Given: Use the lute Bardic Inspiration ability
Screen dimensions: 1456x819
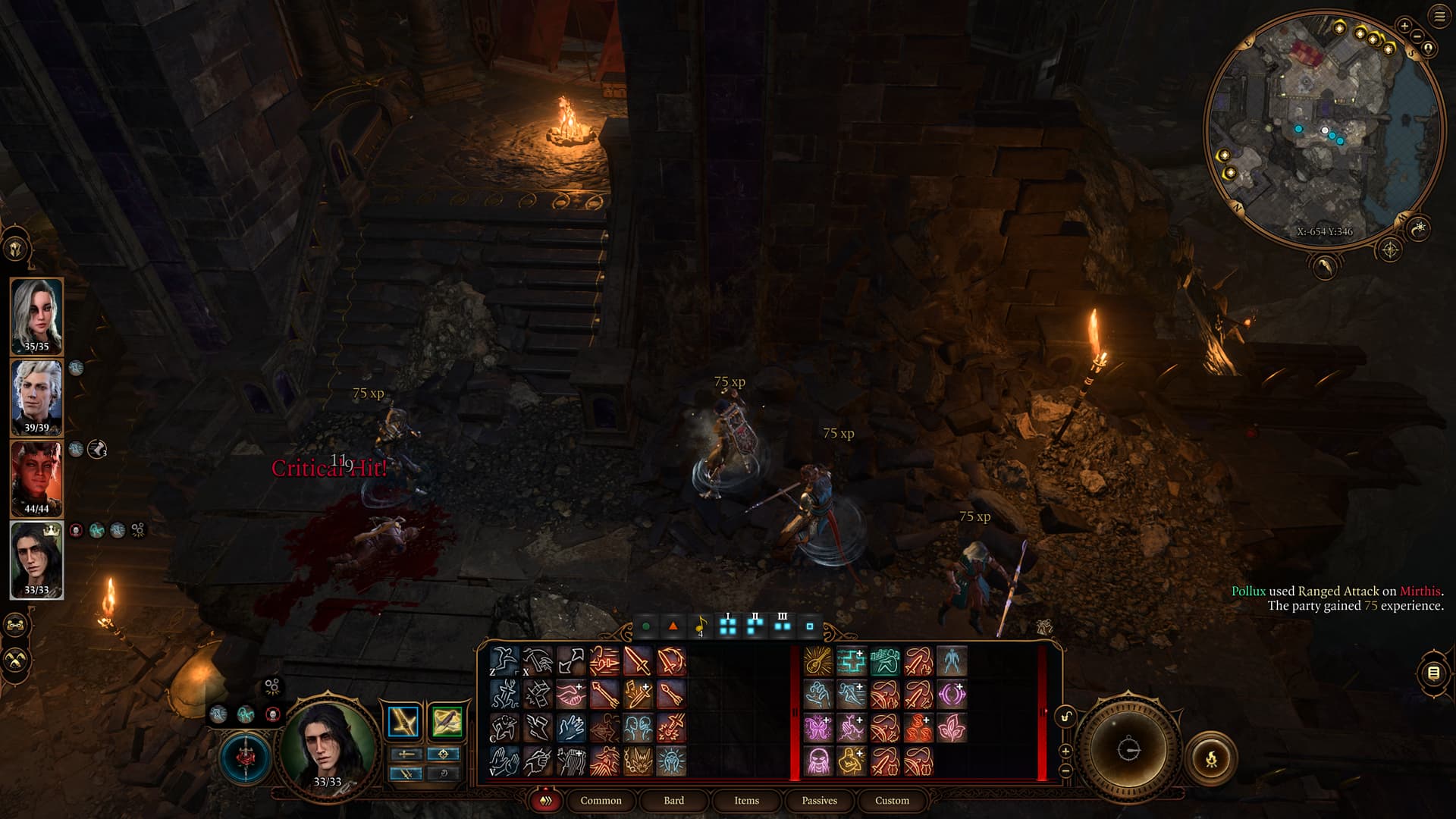Looking at the screenshot, I should pyautogui.click(x=817, y=661).
